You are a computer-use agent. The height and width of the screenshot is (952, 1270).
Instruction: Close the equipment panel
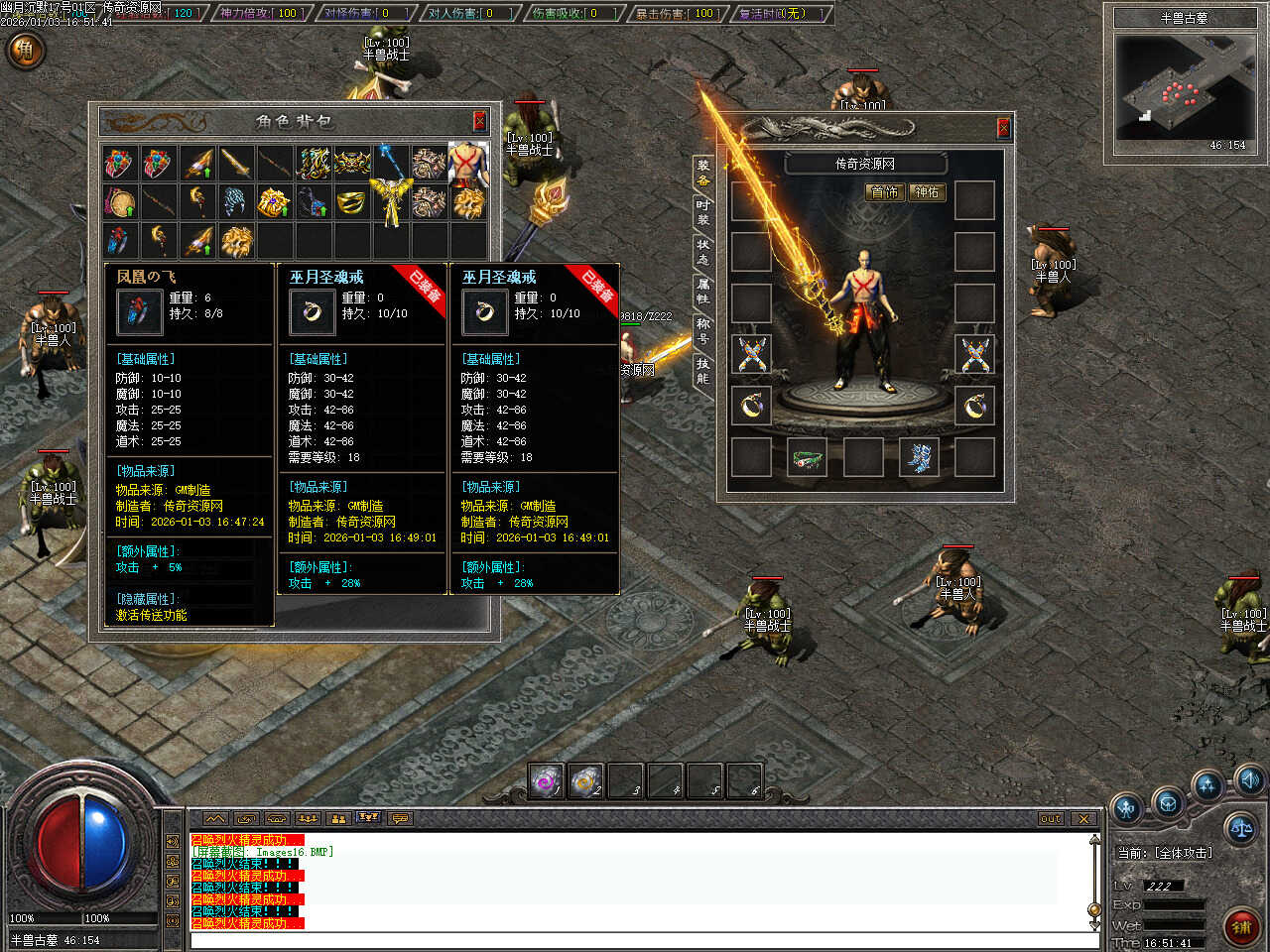(x=1003, y=128)
